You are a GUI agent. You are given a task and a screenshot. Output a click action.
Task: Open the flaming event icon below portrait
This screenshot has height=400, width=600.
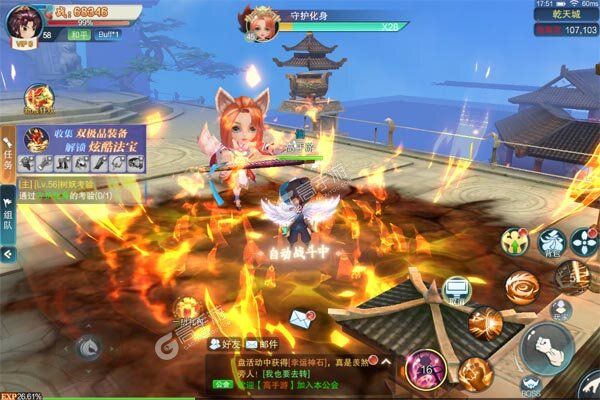click(41, 97)
